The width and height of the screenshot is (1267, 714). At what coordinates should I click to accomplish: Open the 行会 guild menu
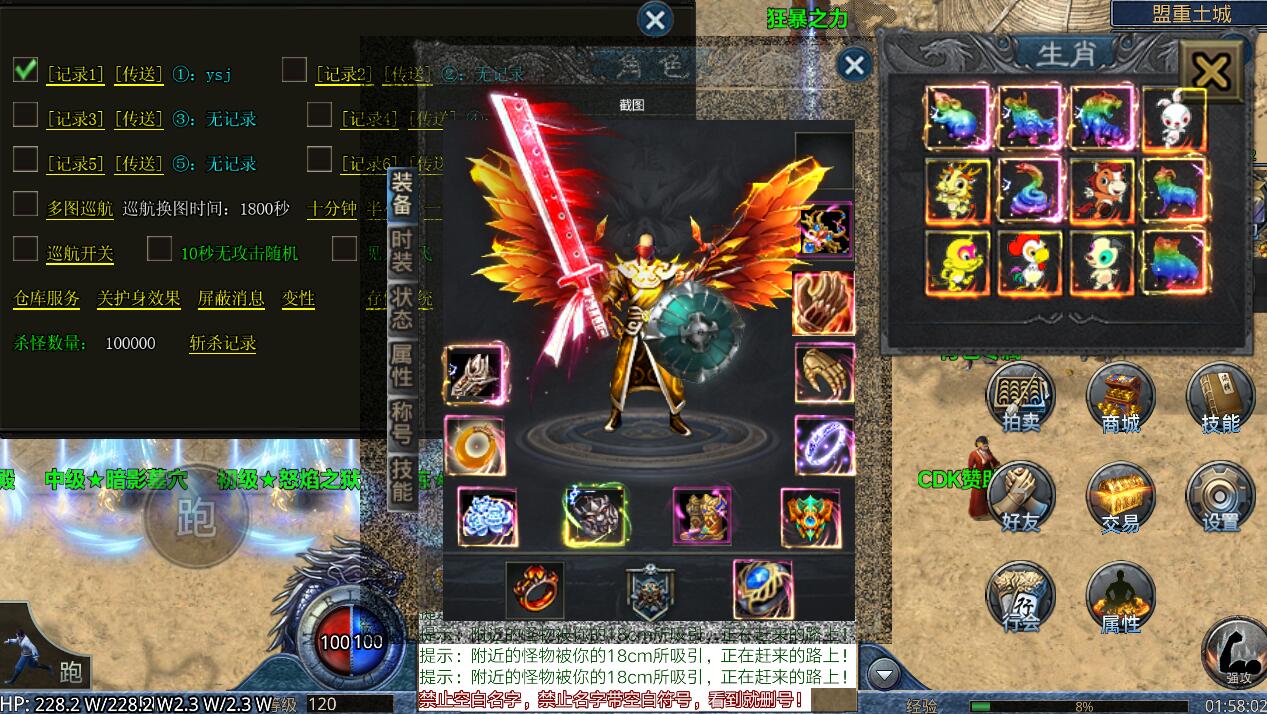pos(1020,596)
